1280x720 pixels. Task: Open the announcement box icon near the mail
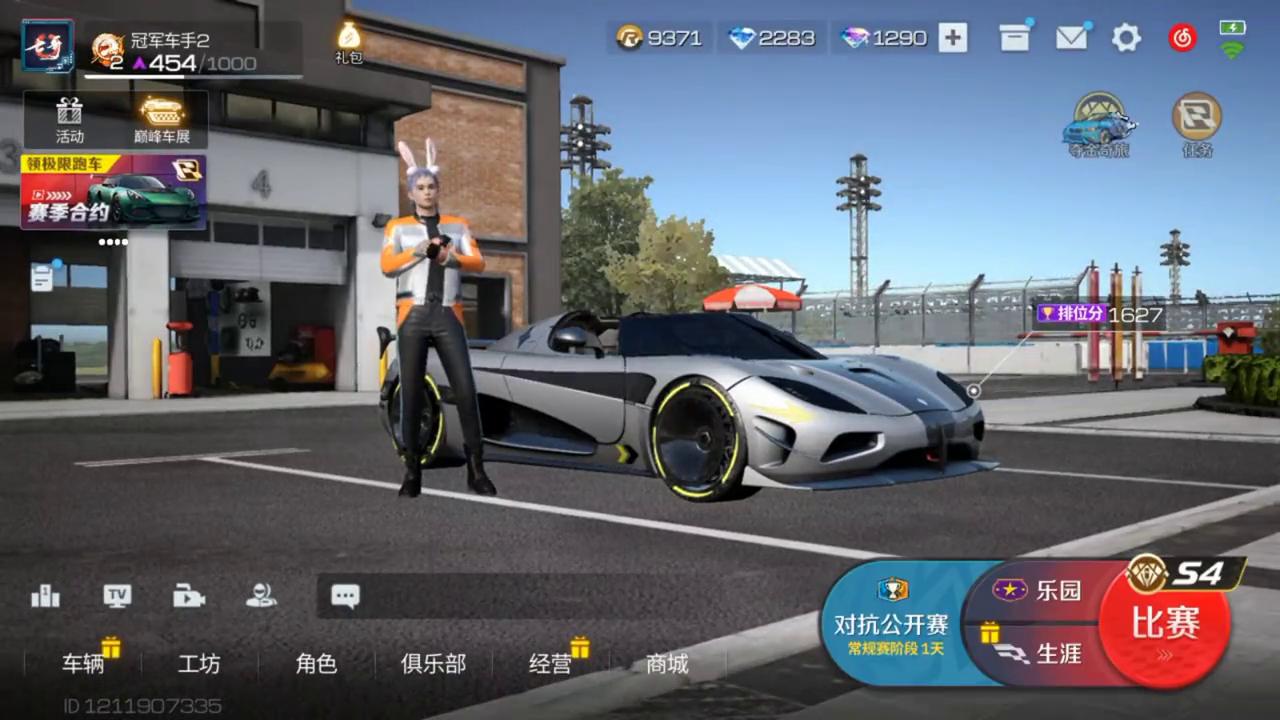pos(1014,38)
